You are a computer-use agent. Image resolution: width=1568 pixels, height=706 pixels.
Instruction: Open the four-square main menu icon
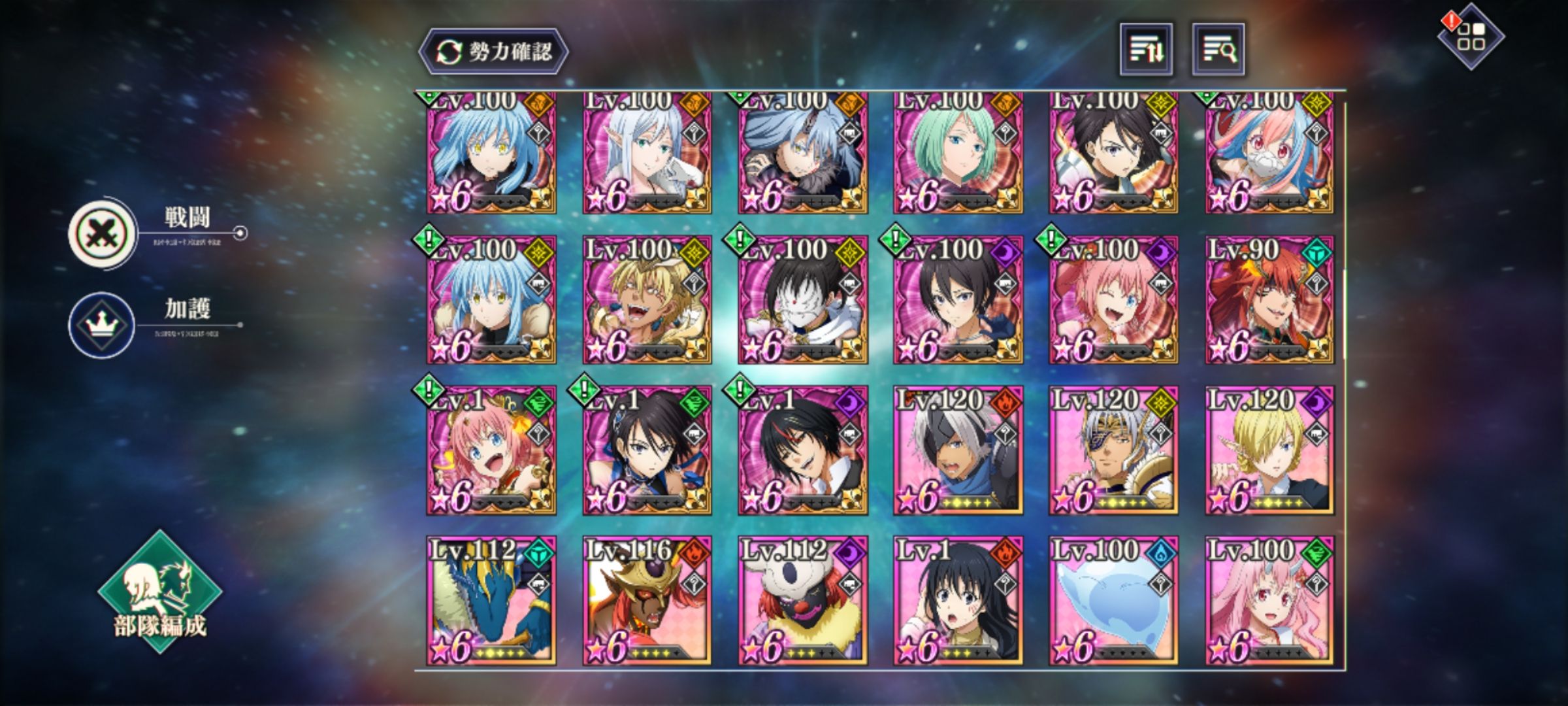click(1471, 37)
